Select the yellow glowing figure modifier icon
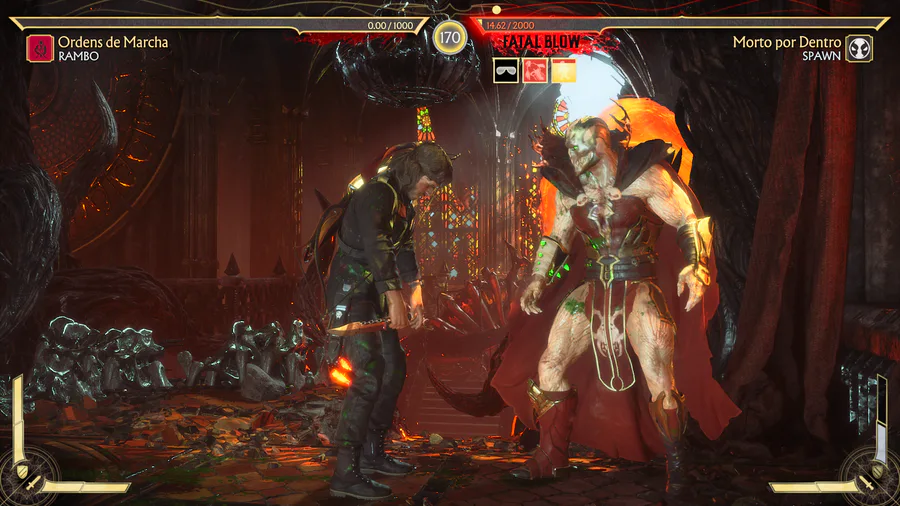900x506 pixels. click(564, 71)
